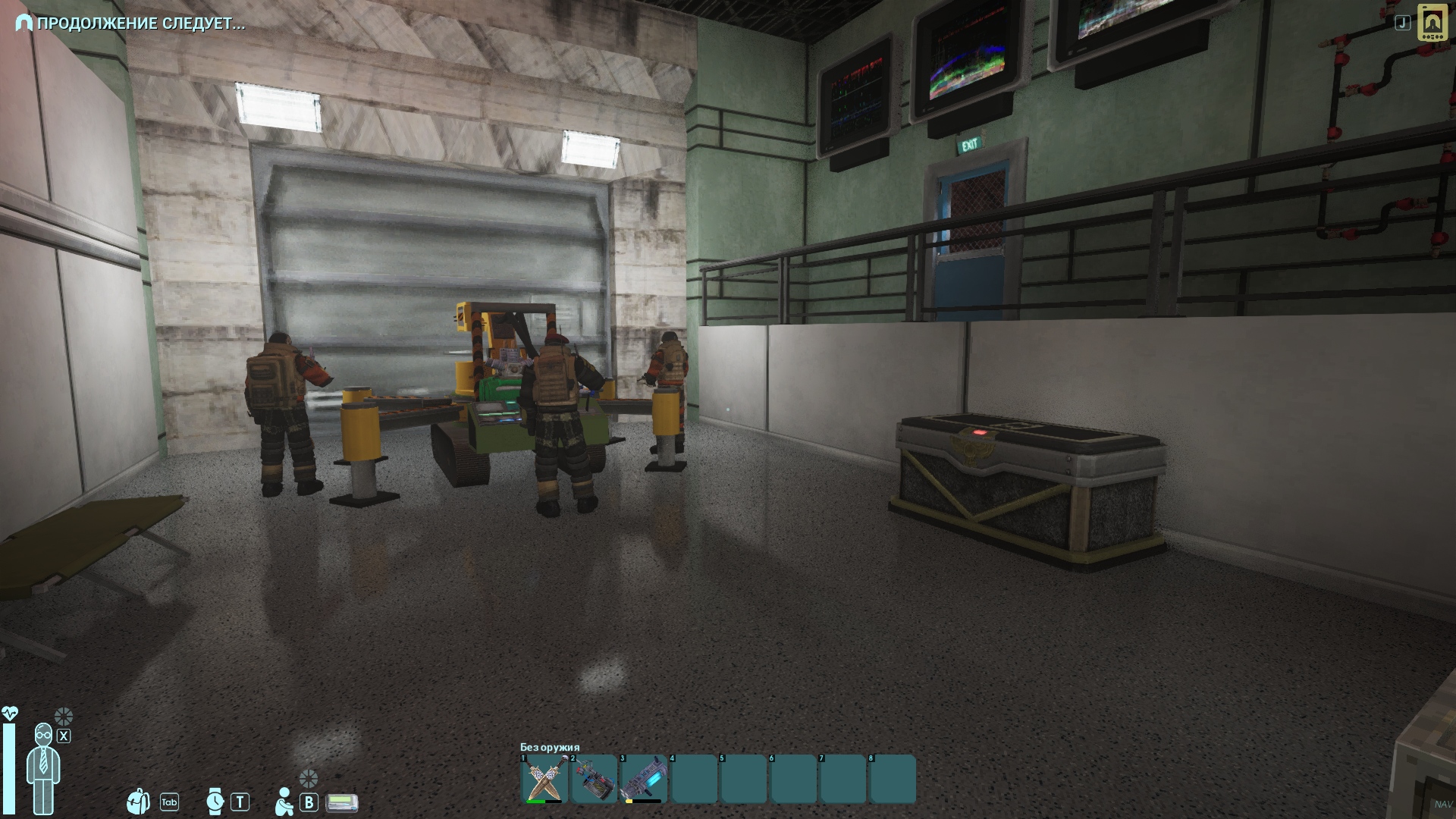Choose the blue energy weapon in slot 3
This screenshot has height=819, width=1456.
coord(644,779)
